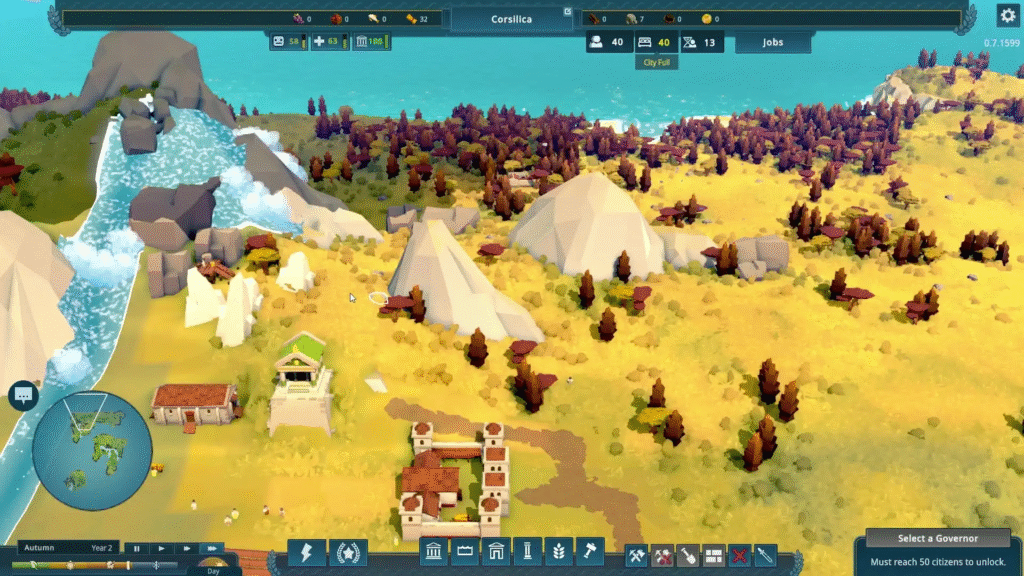Image resolution: width=1024 pixels, height=576 pixels.
Task: Open the Jobs panel
Action: click(772, 43)
